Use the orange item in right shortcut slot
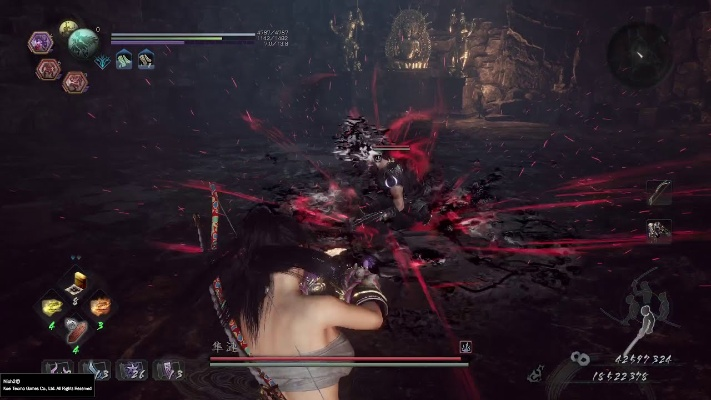Viewport: 711px width, 400px height. coord(101,306)
